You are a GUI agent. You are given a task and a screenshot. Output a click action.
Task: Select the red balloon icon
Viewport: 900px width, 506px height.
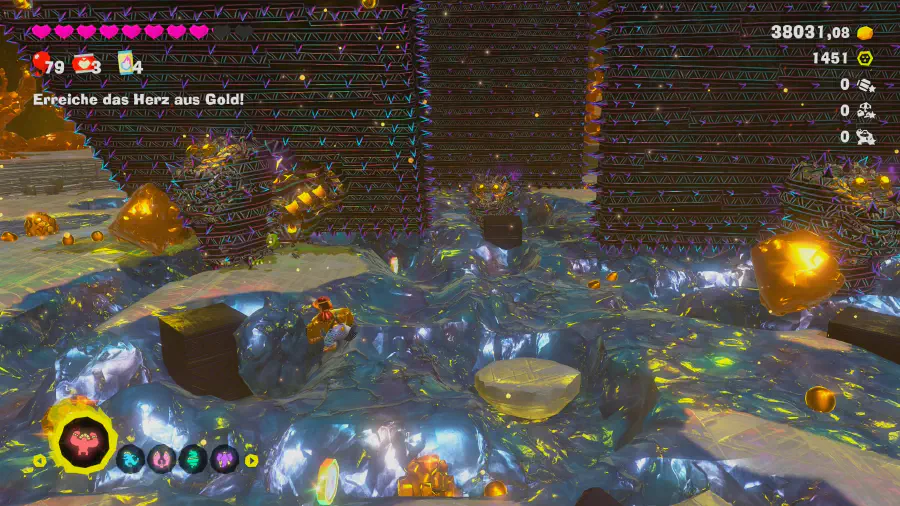[41, 64]
